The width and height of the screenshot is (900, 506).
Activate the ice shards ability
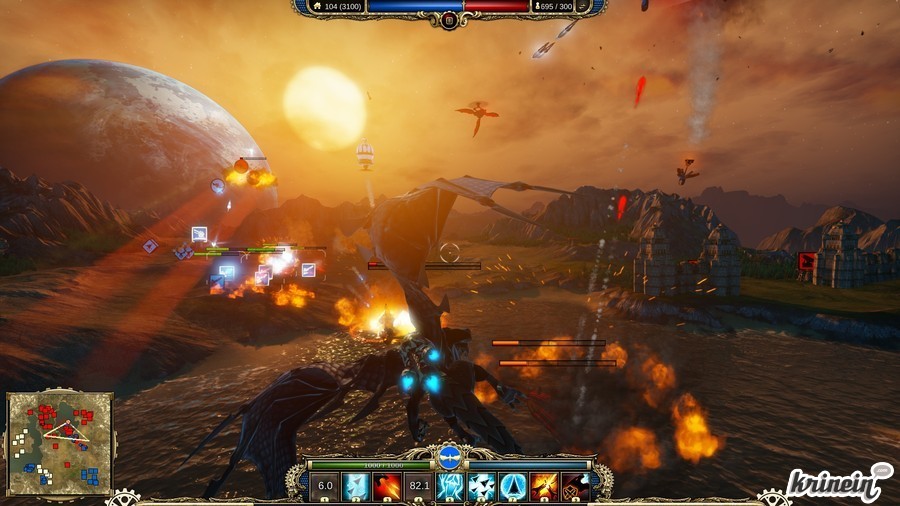pyautogui.click(x=356, y=487)
